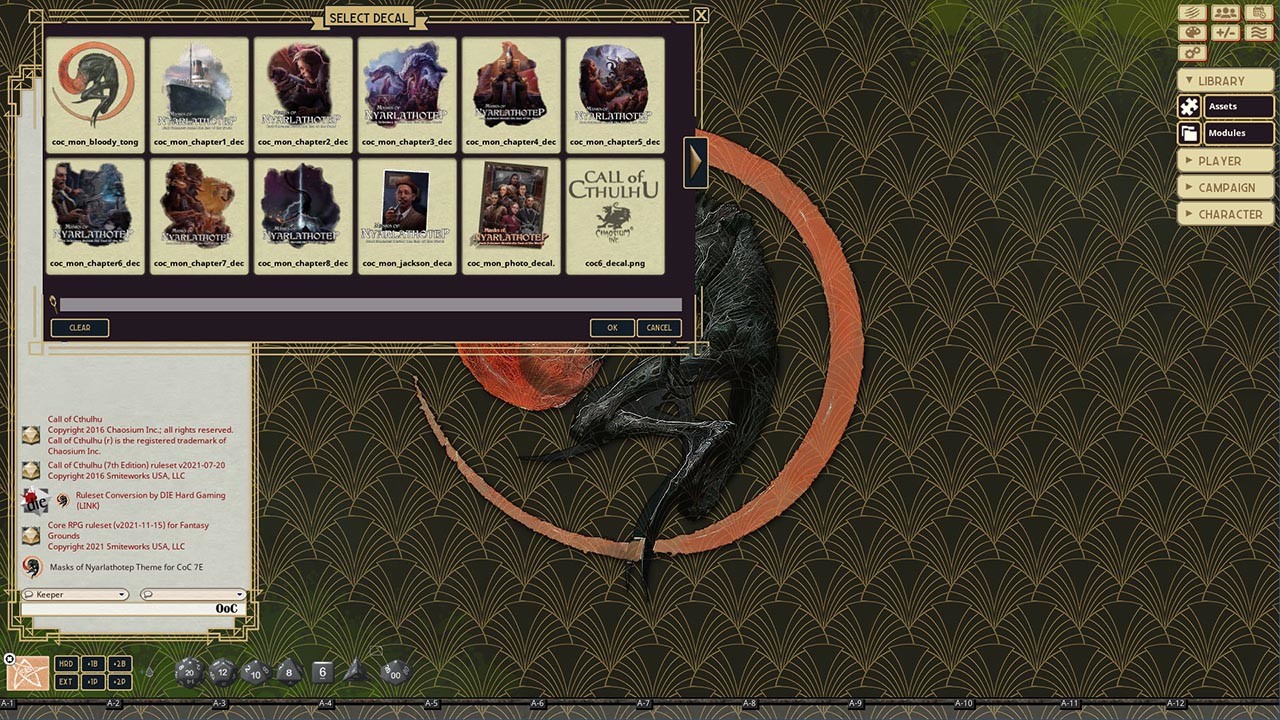
Task: Open the calendar icon in the top corner
Action: tap(1259, 12)
